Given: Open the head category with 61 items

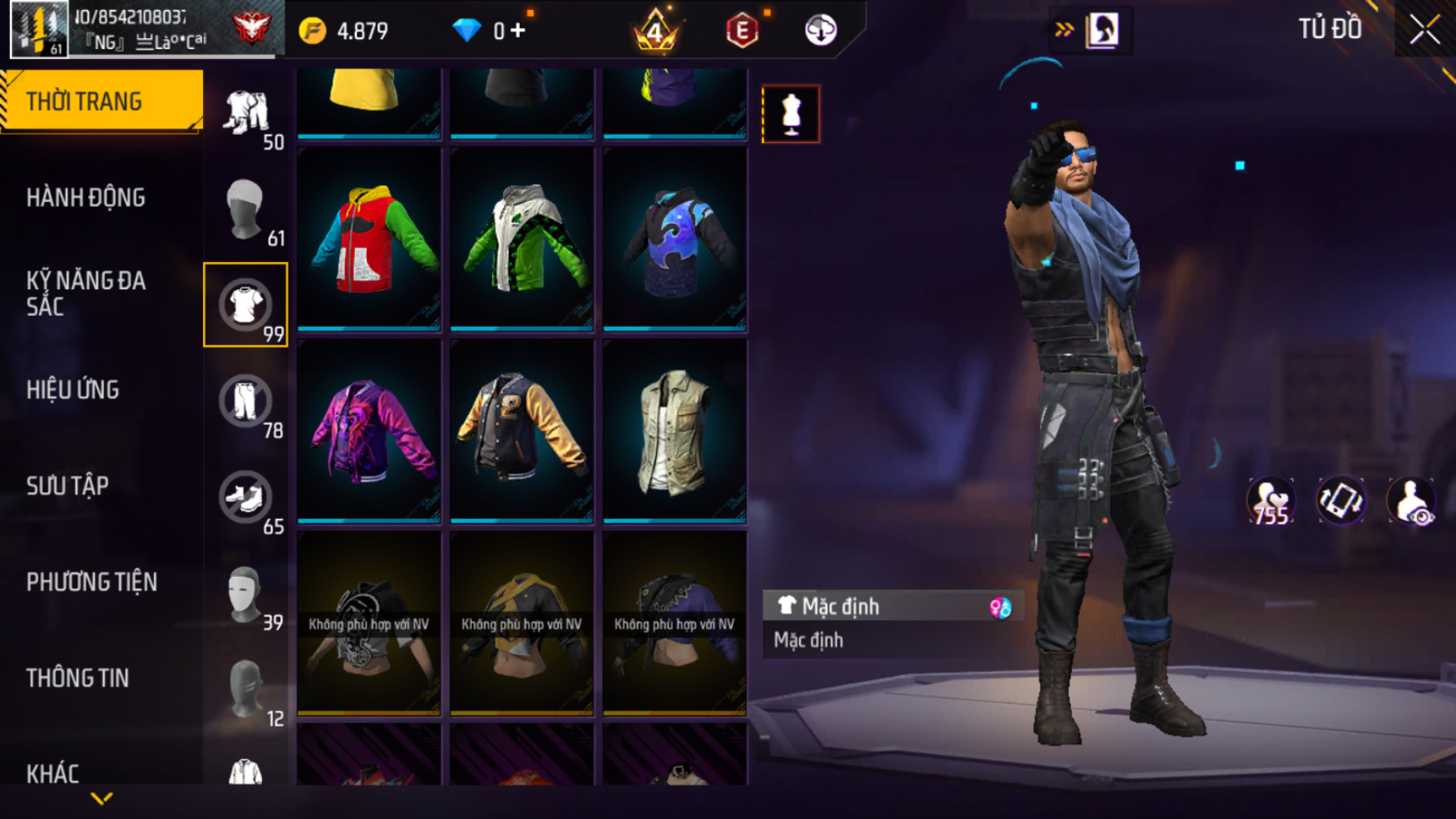Looking at the screenshot, I should point(245,210).
